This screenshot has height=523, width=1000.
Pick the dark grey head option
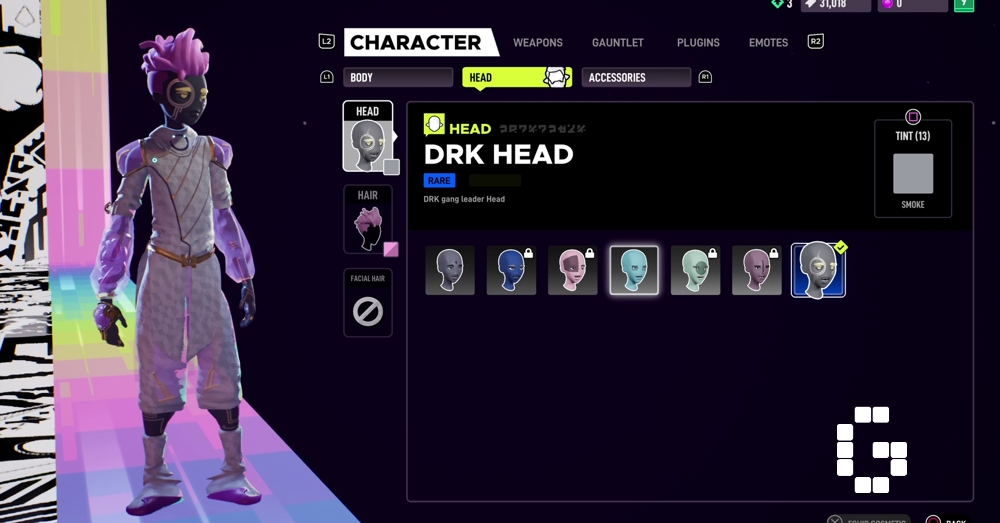(450, 270)
